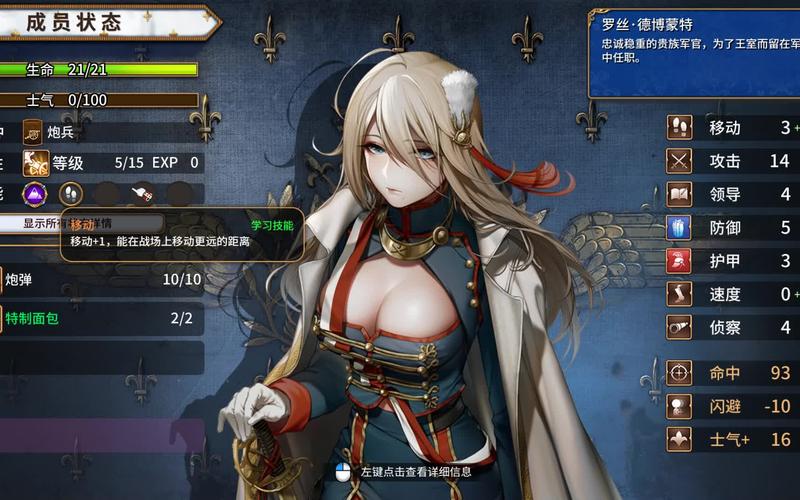
Task: Select the 炮弹 ammunition item row
Action: tap(100, 279)
